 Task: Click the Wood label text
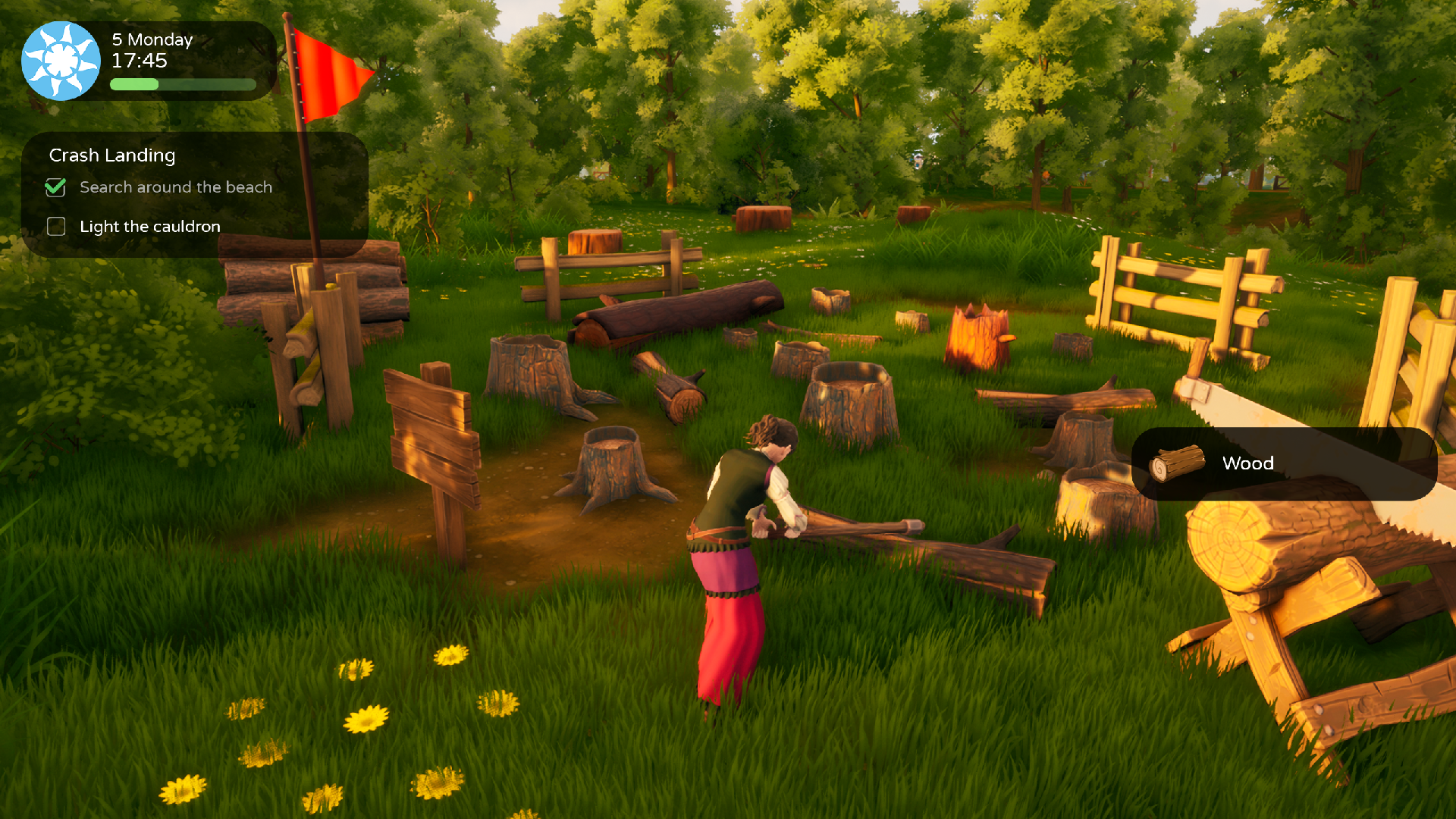coord(1247,463)
